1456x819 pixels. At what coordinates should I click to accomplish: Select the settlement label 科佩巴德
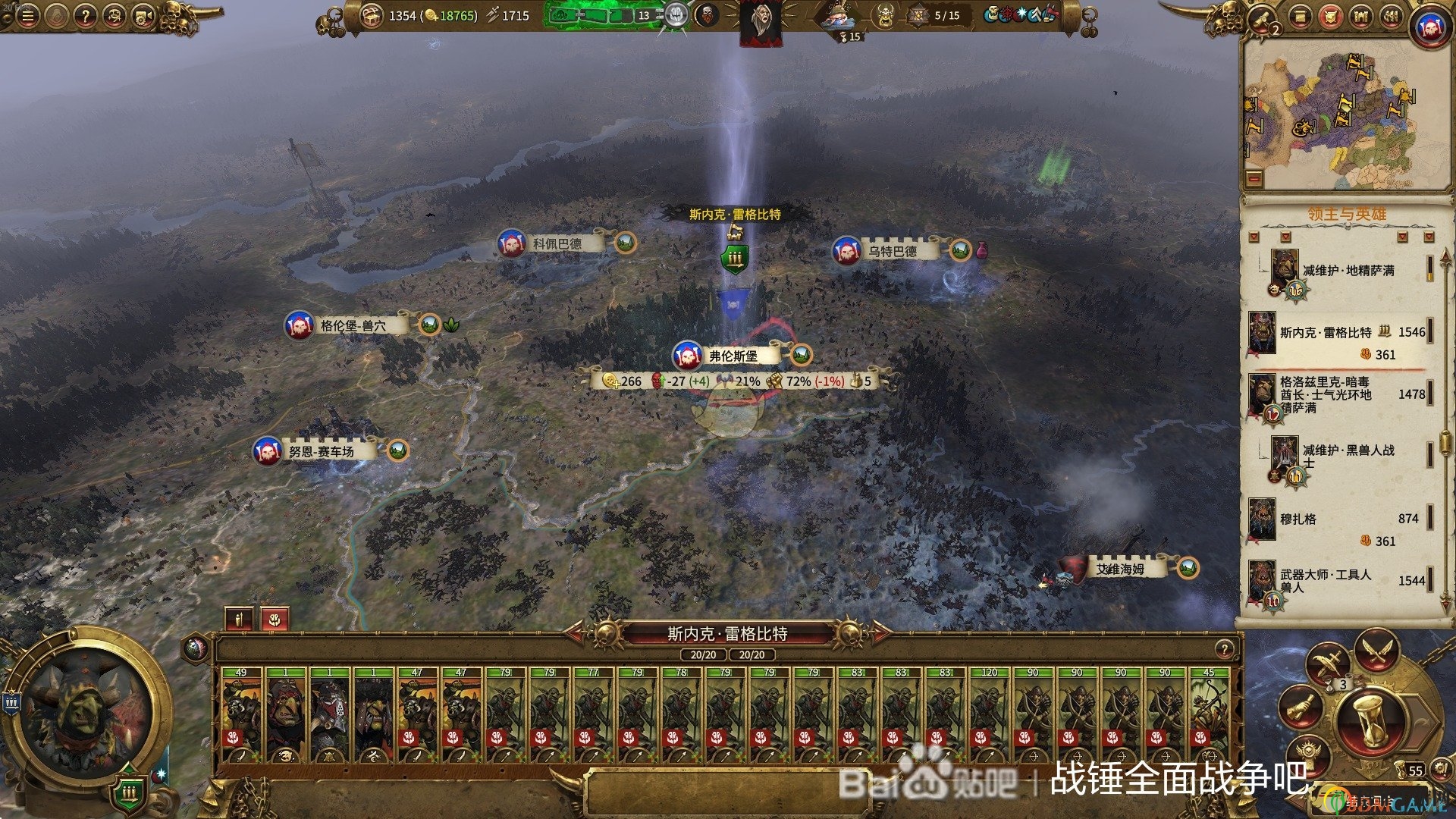coord(557,243)
